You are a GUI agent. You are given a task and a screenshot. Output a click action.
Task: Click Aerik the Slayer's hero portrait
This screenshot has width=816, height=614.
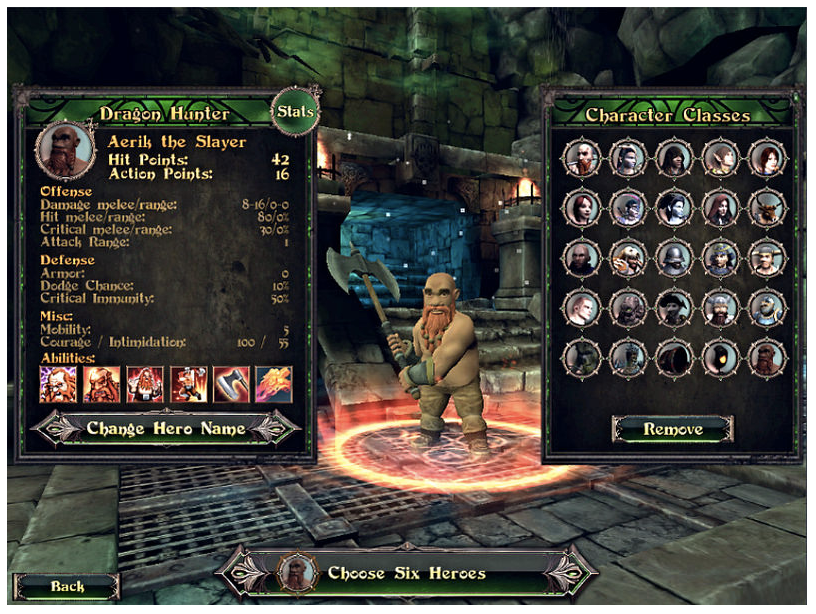(x=64, y=150)
